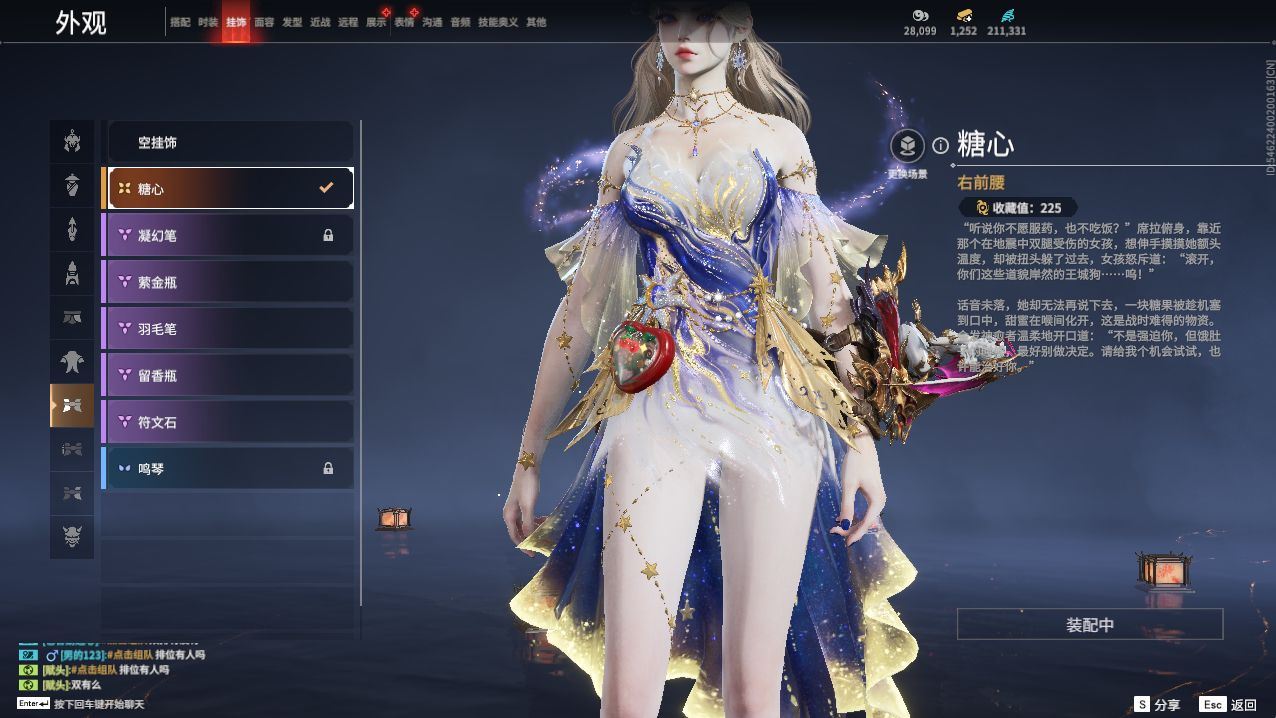Select the 糖心 accessory row
Image resolution: width=1276 pixels, height=718 pixels.
[230, 188]
